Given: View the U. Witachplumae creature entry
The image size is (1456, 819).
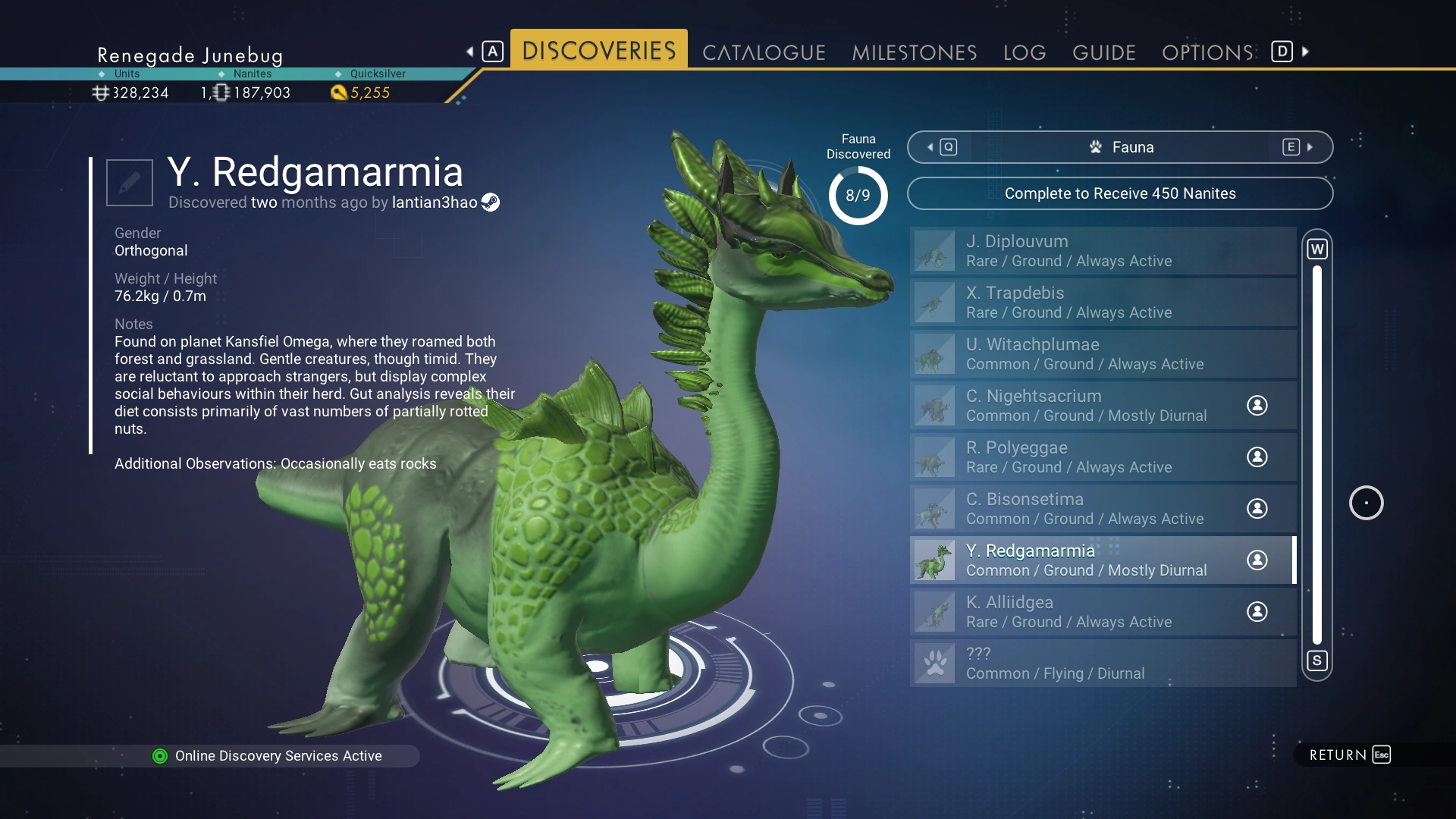Looking at the screenshot, I should tap(1103, 354).
